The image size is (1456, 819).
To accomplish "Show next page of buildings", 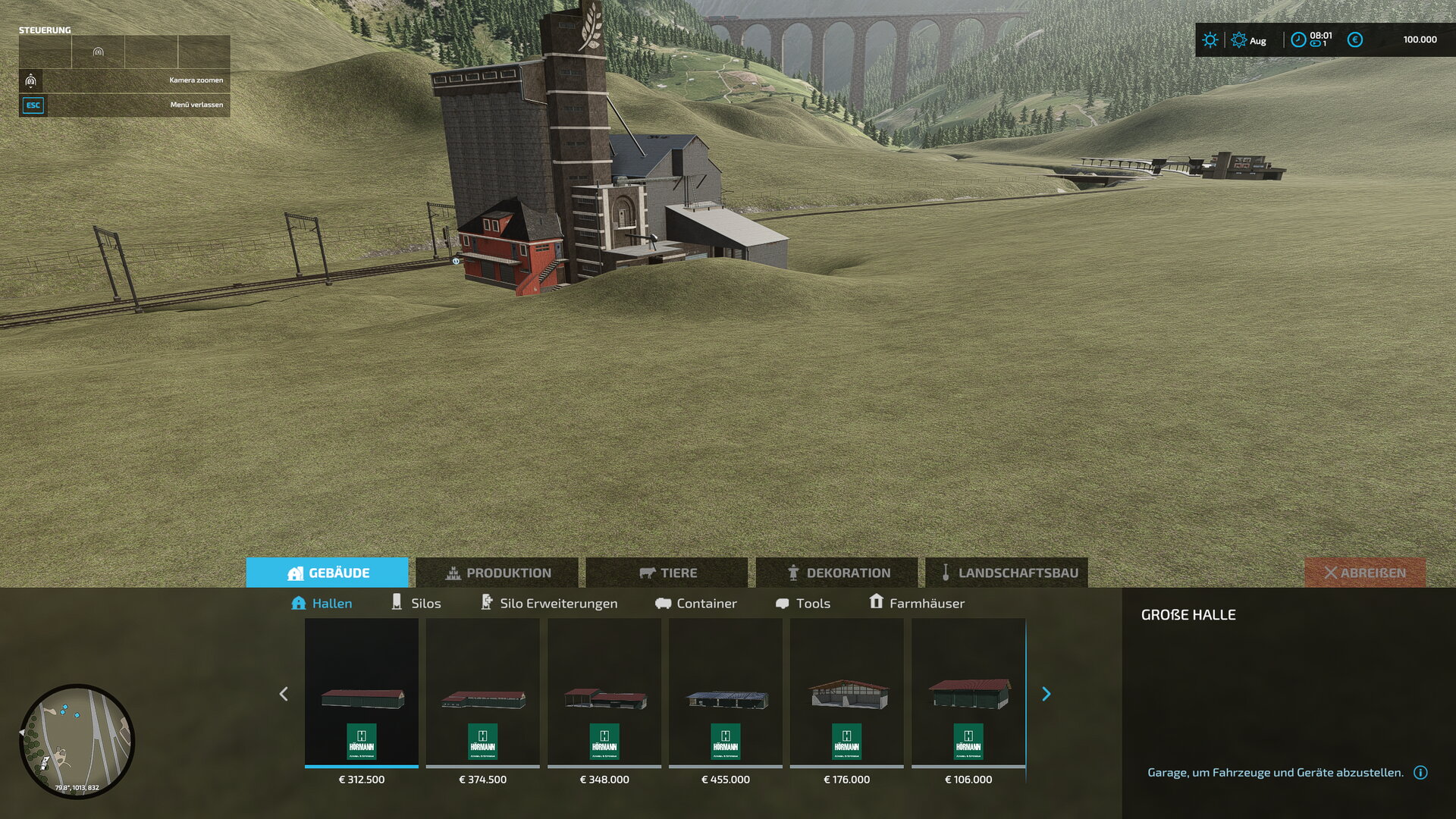I will tap(1046, 694).
